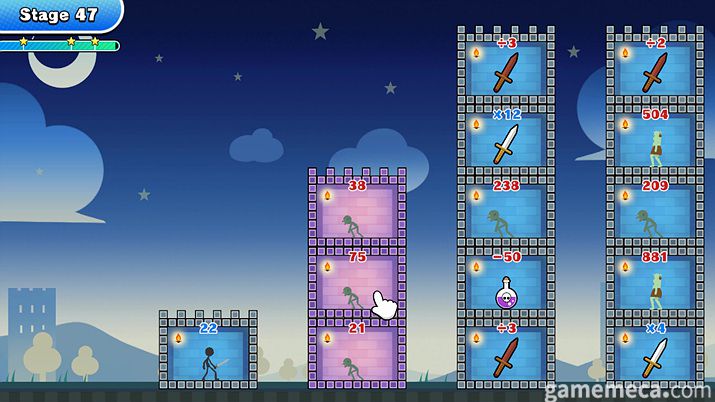This screenshot has width=715, height=402.
Task: Select the room with enemy 209
Action: [655, 212]
